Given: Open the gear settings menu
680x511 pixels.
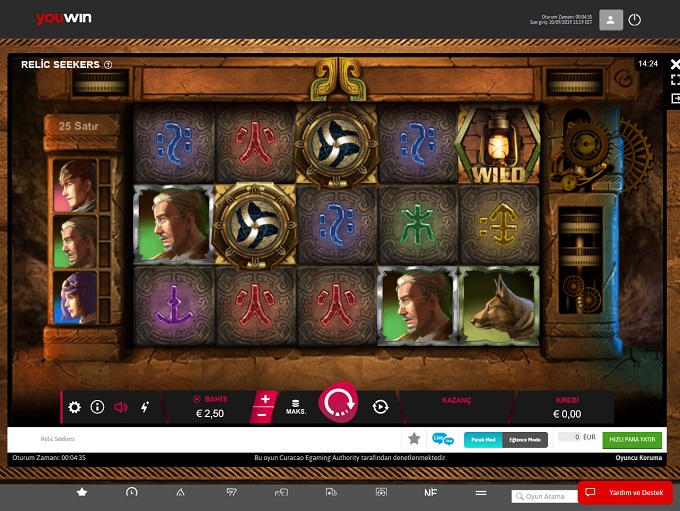Looking at the screenshot, I should pyautogui.click(x=74, y=407).
